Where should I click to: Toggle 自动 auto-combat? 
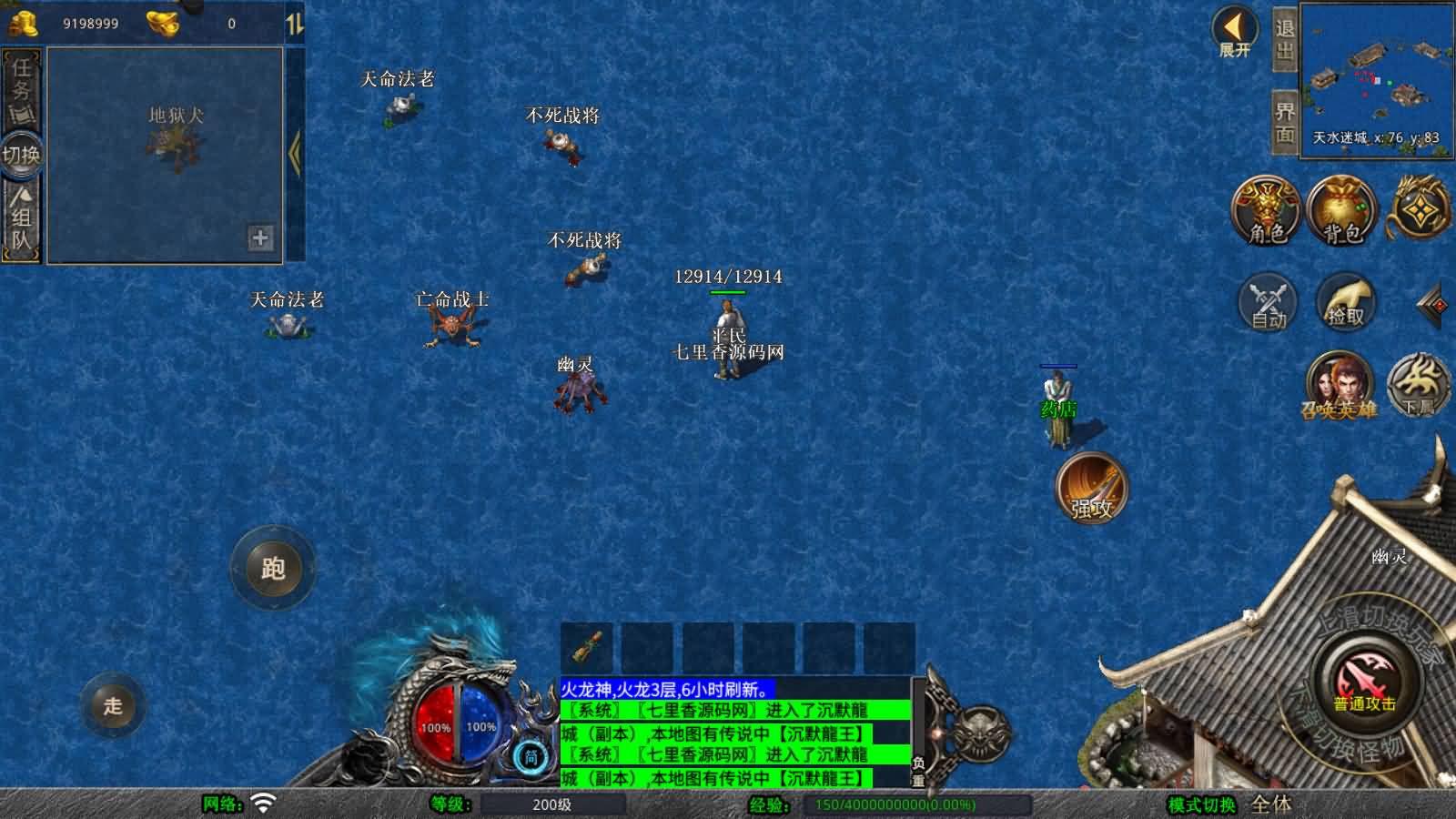pyautogui.click(x=1269, y=302)
